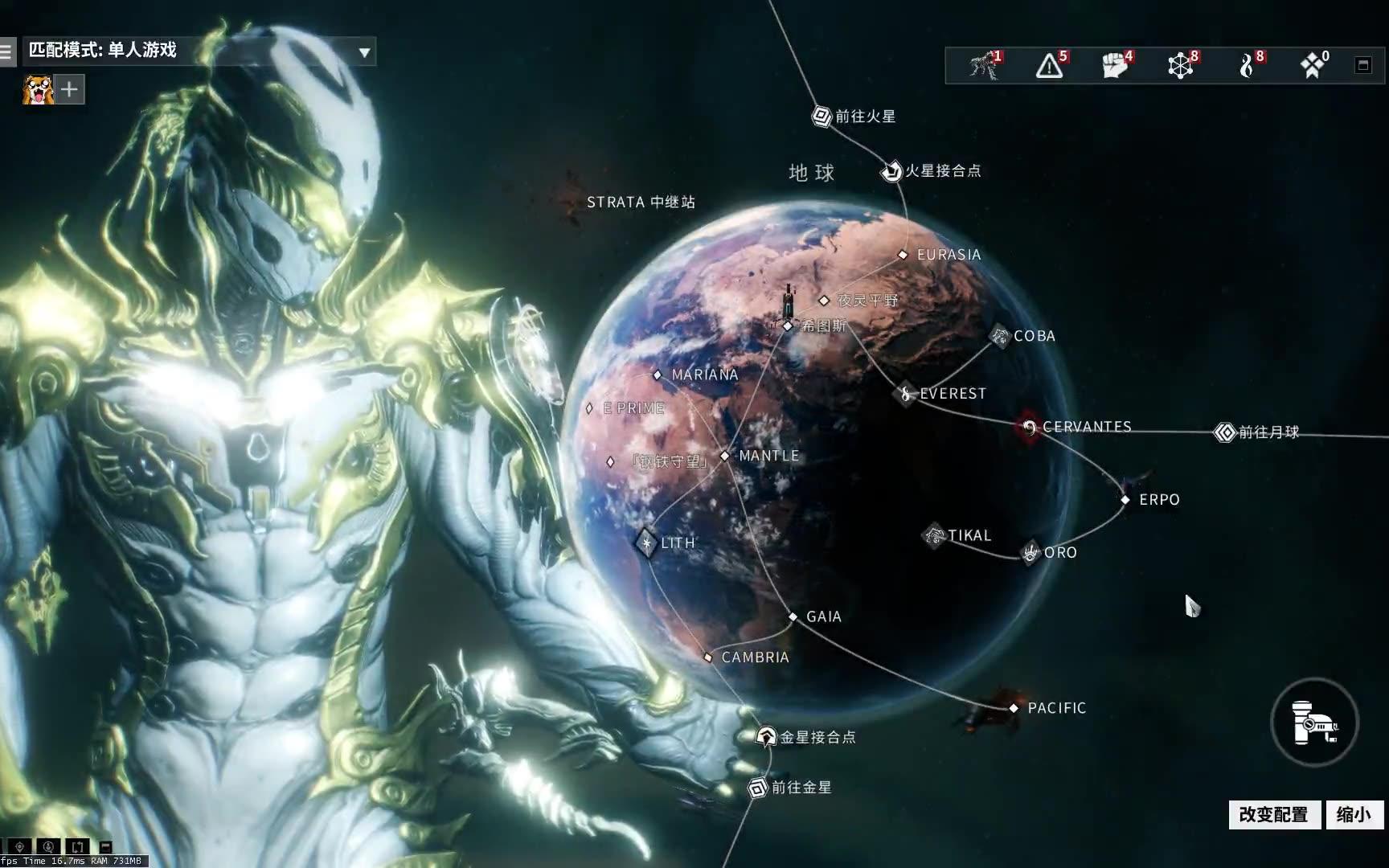Image resolution: width=1389 pixels, height=868 pixels.
Task: Open the CERVANTES red node
Action: click(x=1030, y=427)
